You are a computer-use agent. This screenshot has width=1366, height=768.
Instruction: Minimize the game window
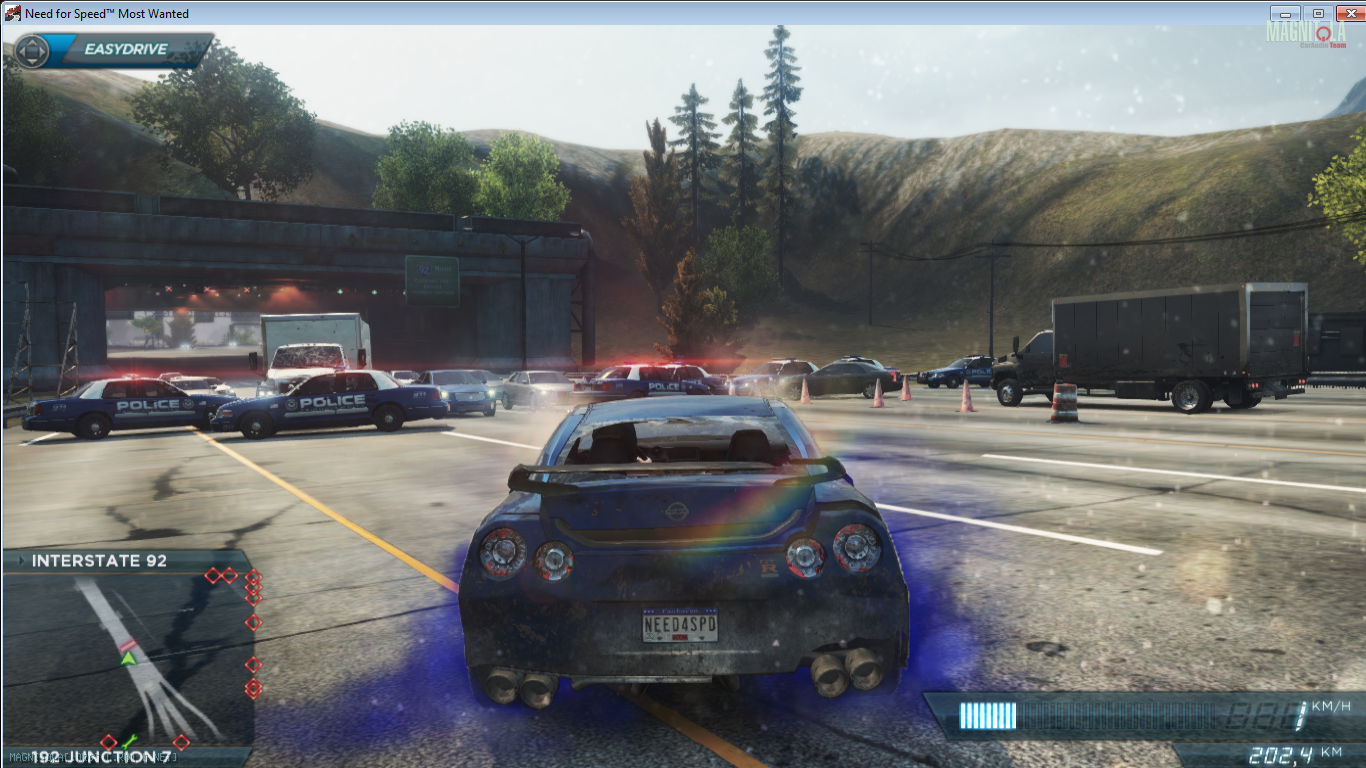pos(1284,13)
